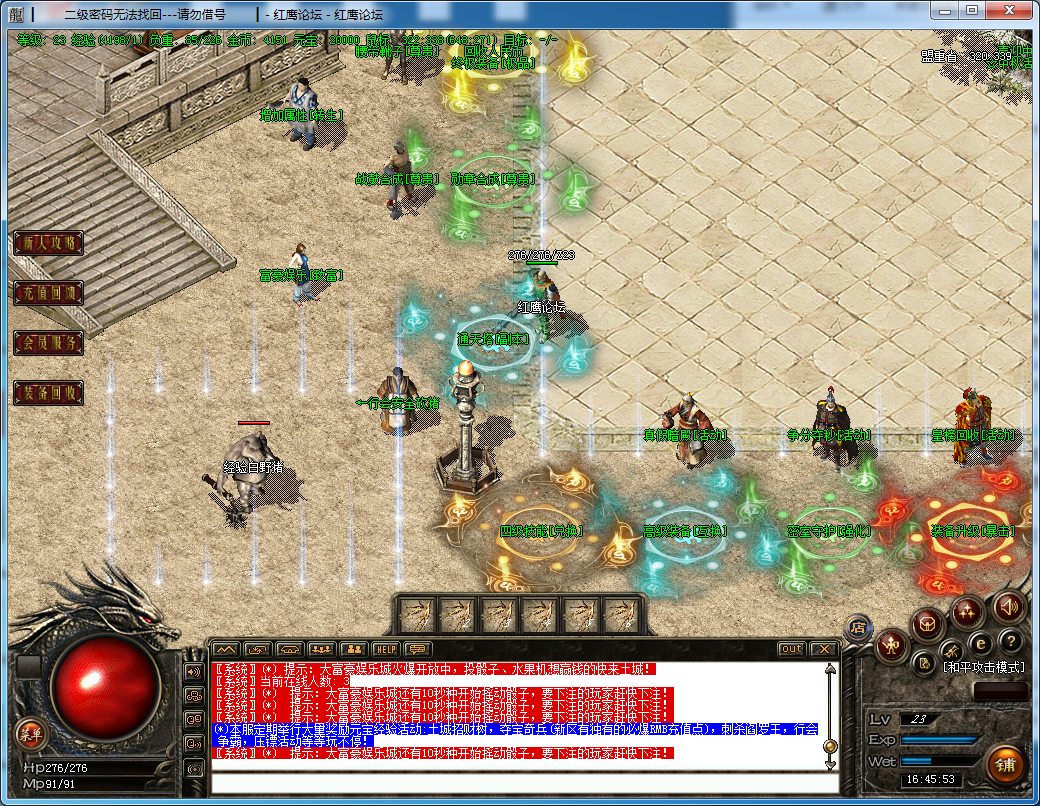
Task: Select hotbar slot number 1
Action: (x=416, y=613)
